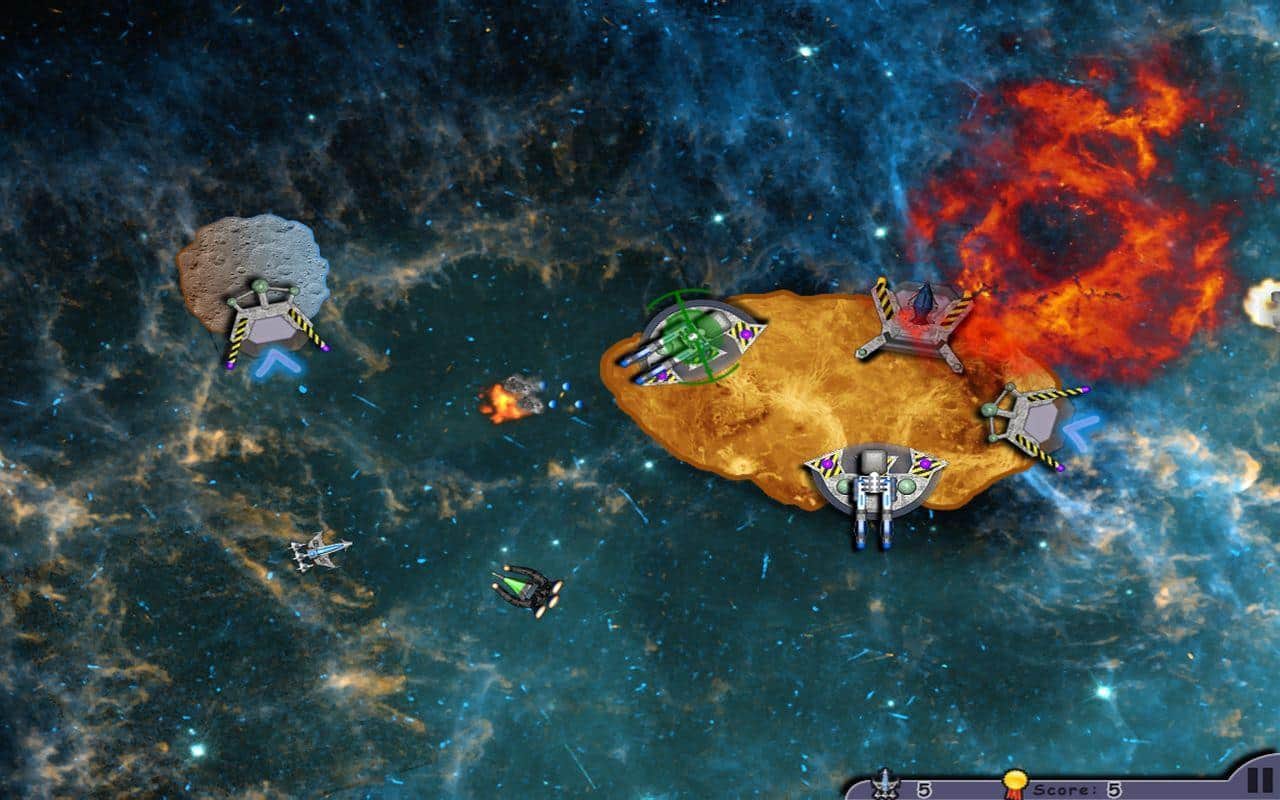Click the golden medal Score icon
Screen dimensions: 1280x800
coord(1015,783)
